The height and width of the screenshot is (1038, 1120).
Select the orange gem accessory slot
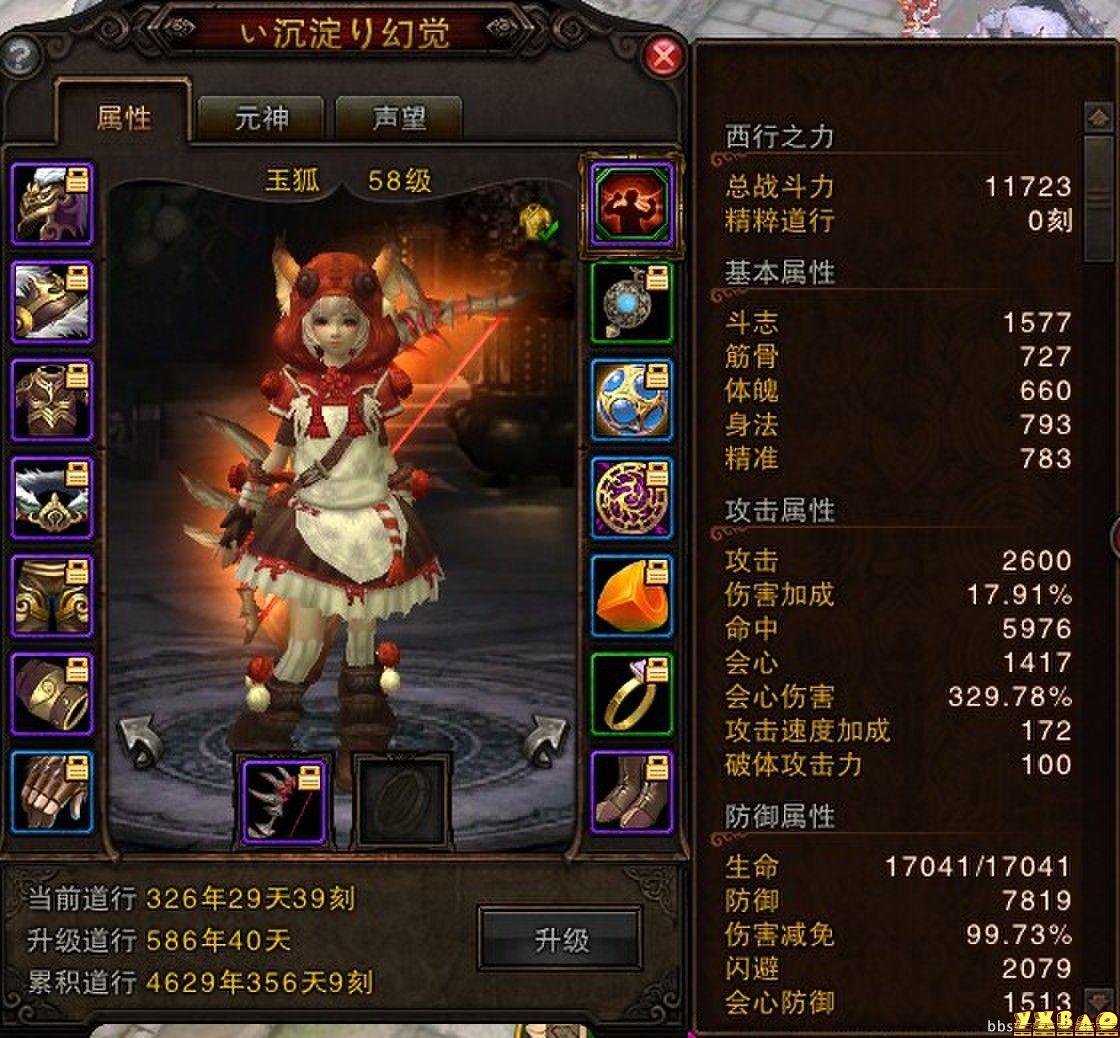pyautogui.click(x=632, y=596)
